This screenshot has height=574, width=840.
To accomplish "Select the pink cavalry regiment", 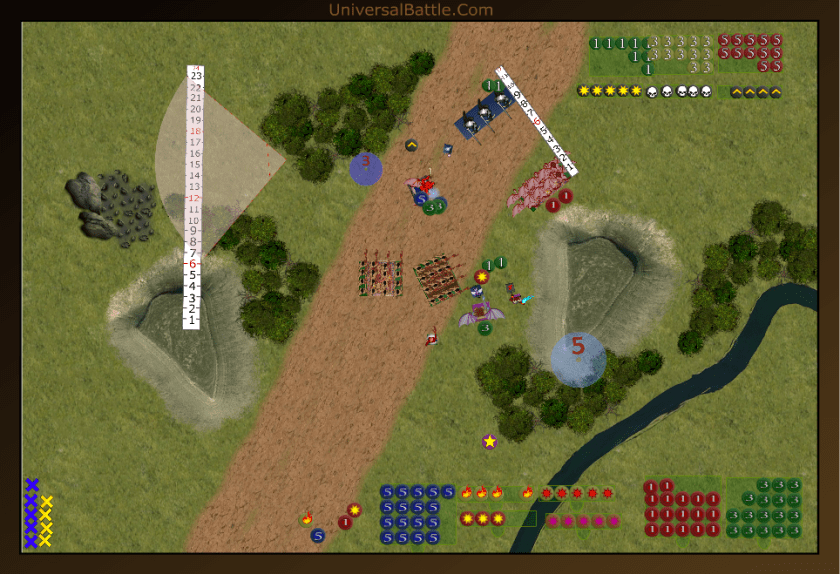I will pos(536,186).
